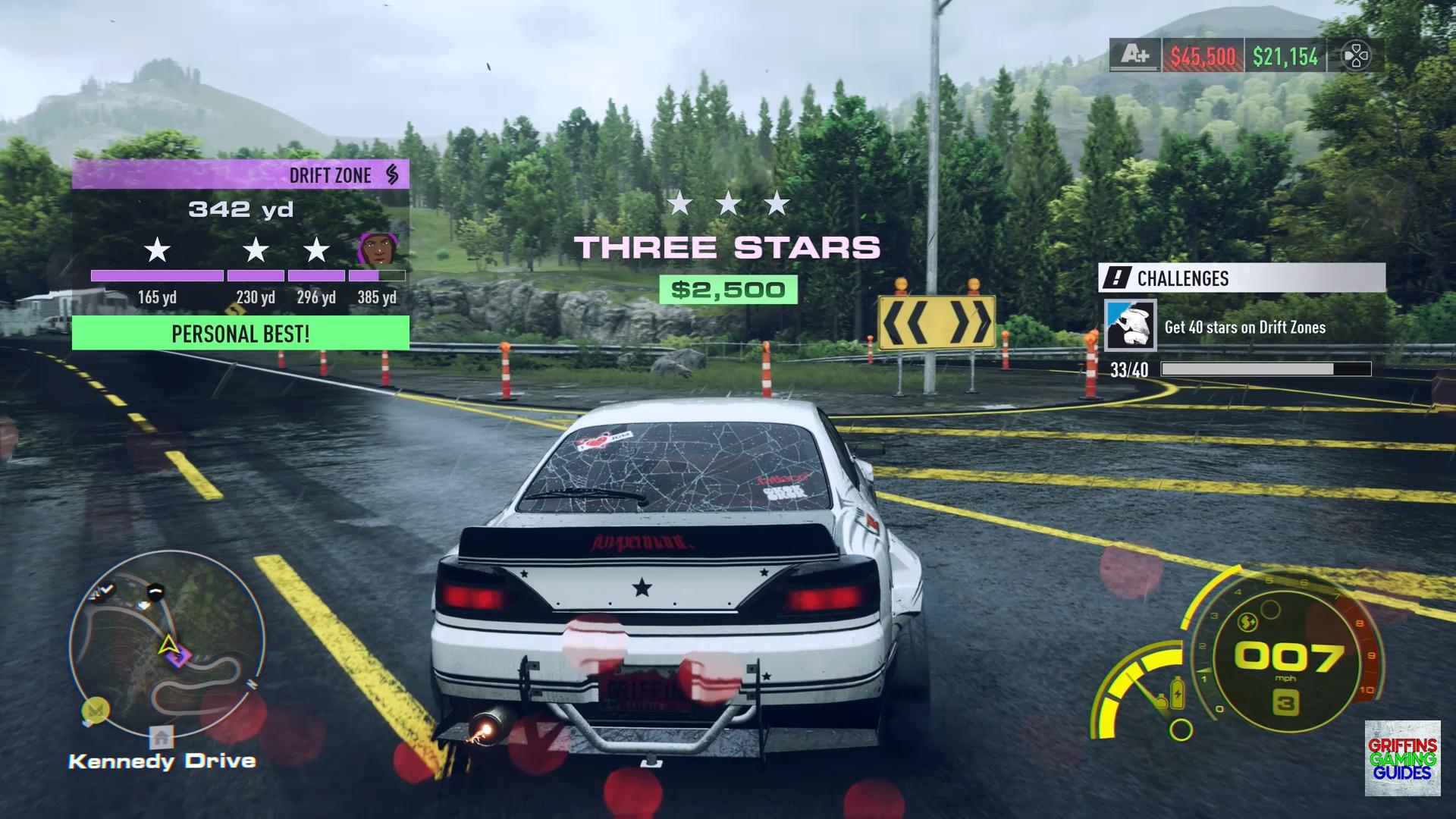
Task: Click the controller icon beside the cash
Action: [x=1355, y=56]
